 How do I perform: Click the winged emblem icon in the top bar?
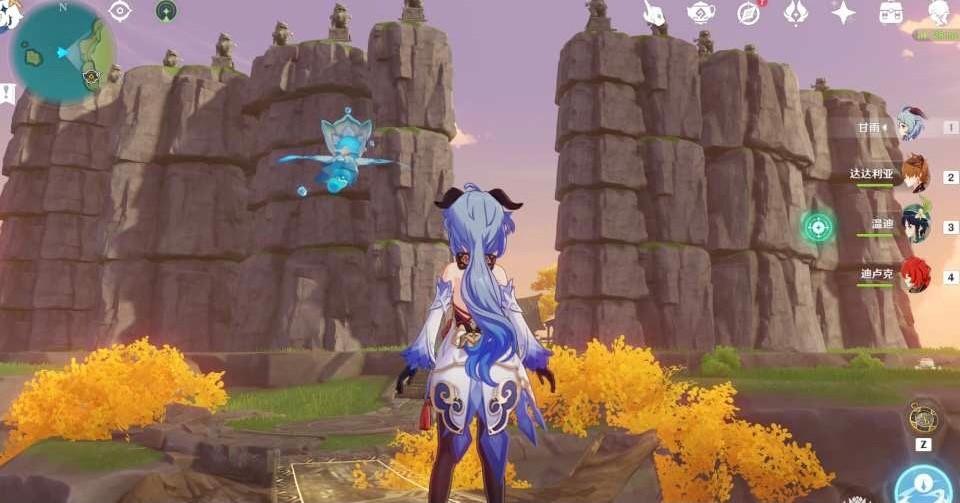tap(796, 13)
